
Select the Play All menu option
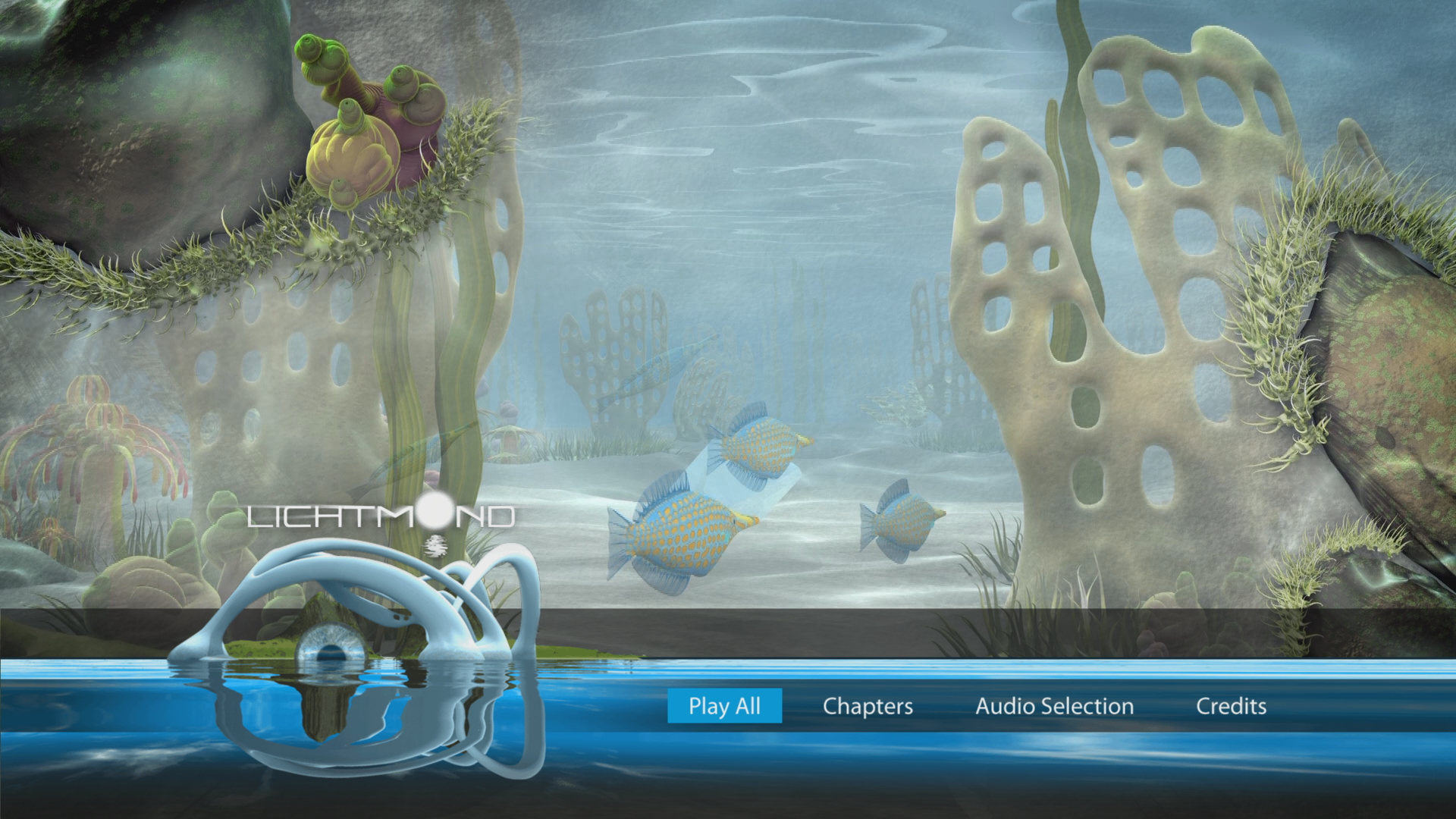(724, 706)
